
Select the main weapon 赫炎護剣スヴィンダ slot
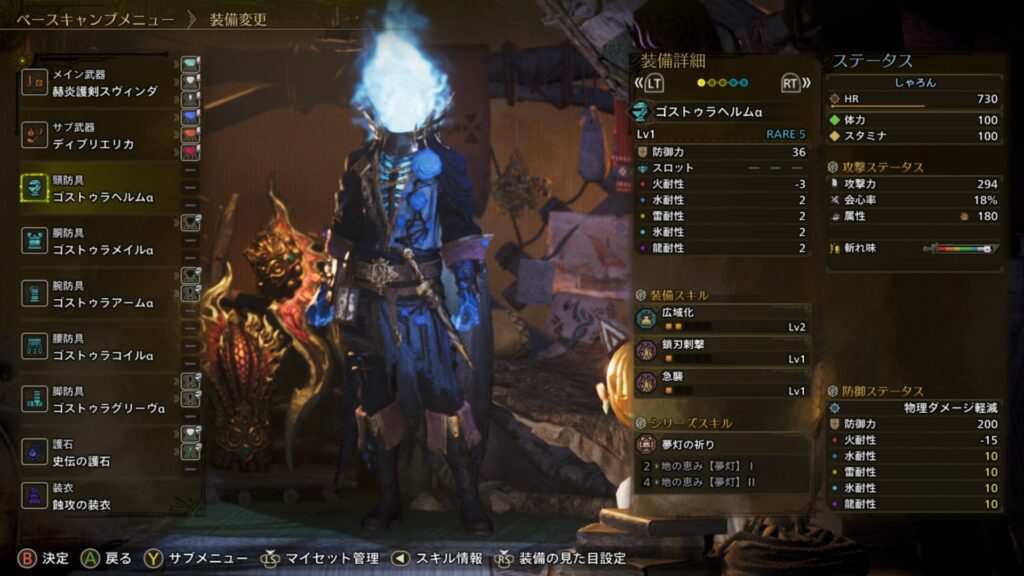click(x=100, y=83)
